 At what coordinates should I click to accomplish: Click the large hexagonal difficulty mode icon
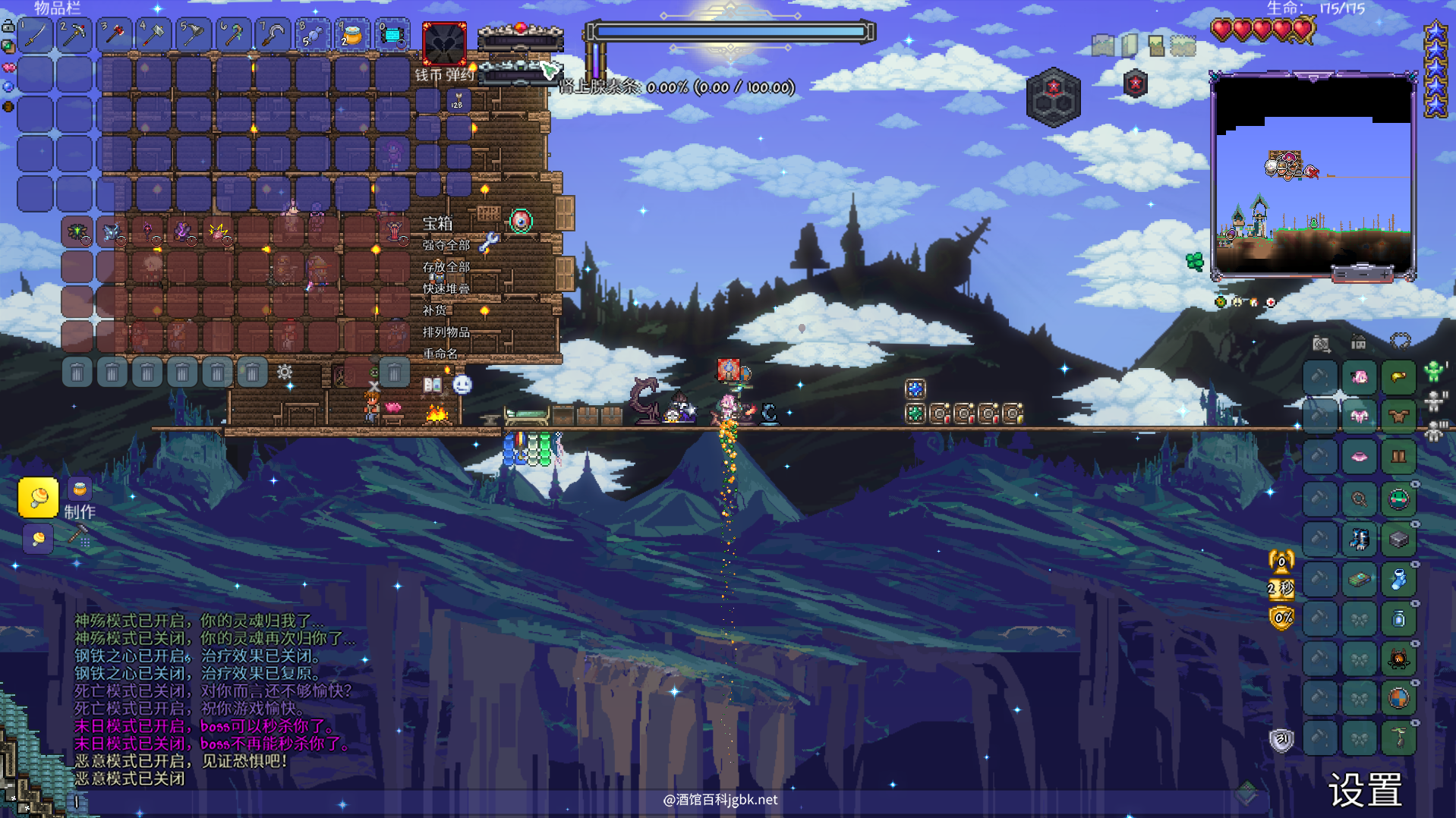1053,97
